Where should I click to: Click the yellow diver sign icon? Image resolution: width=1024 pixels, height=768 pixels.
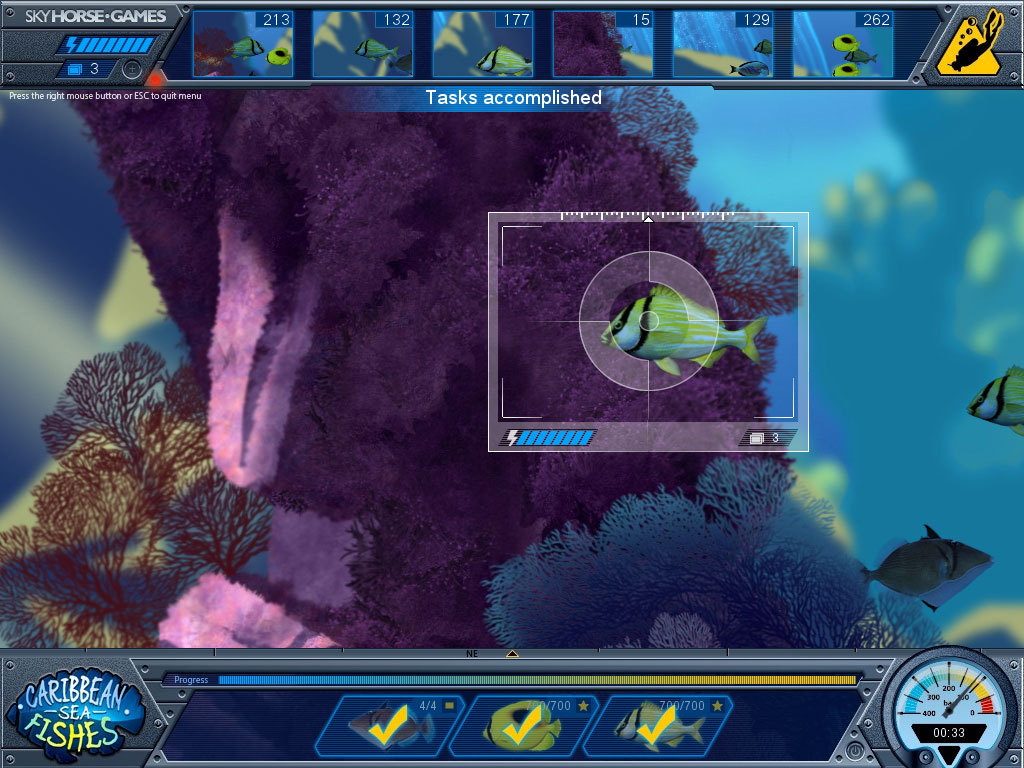(970, 43)
